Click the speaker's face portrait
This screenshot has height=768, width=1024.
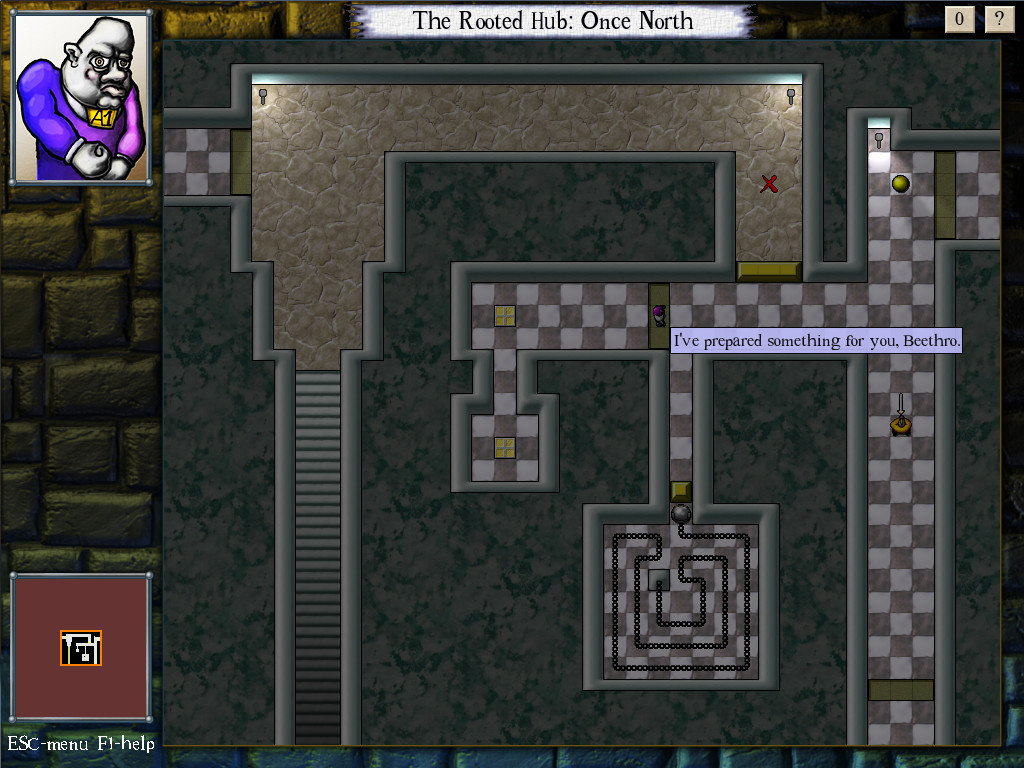82,97
